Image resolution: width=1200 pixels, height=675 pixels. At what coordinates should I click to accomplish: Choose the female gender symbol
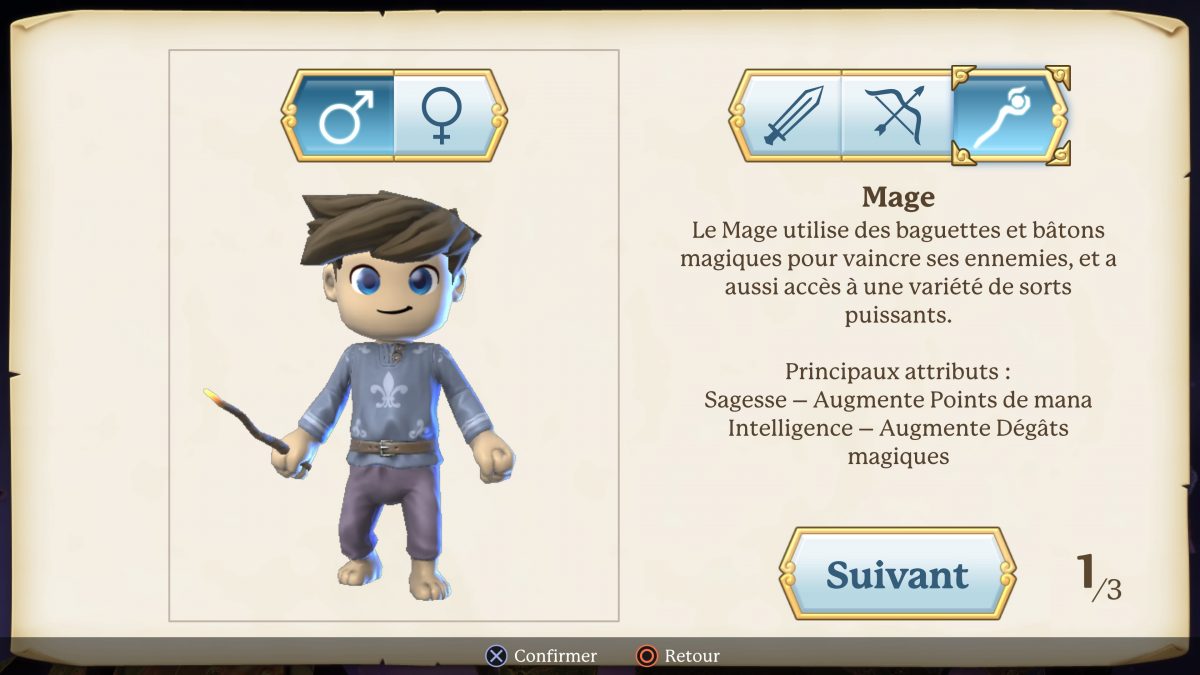[441, 116]
